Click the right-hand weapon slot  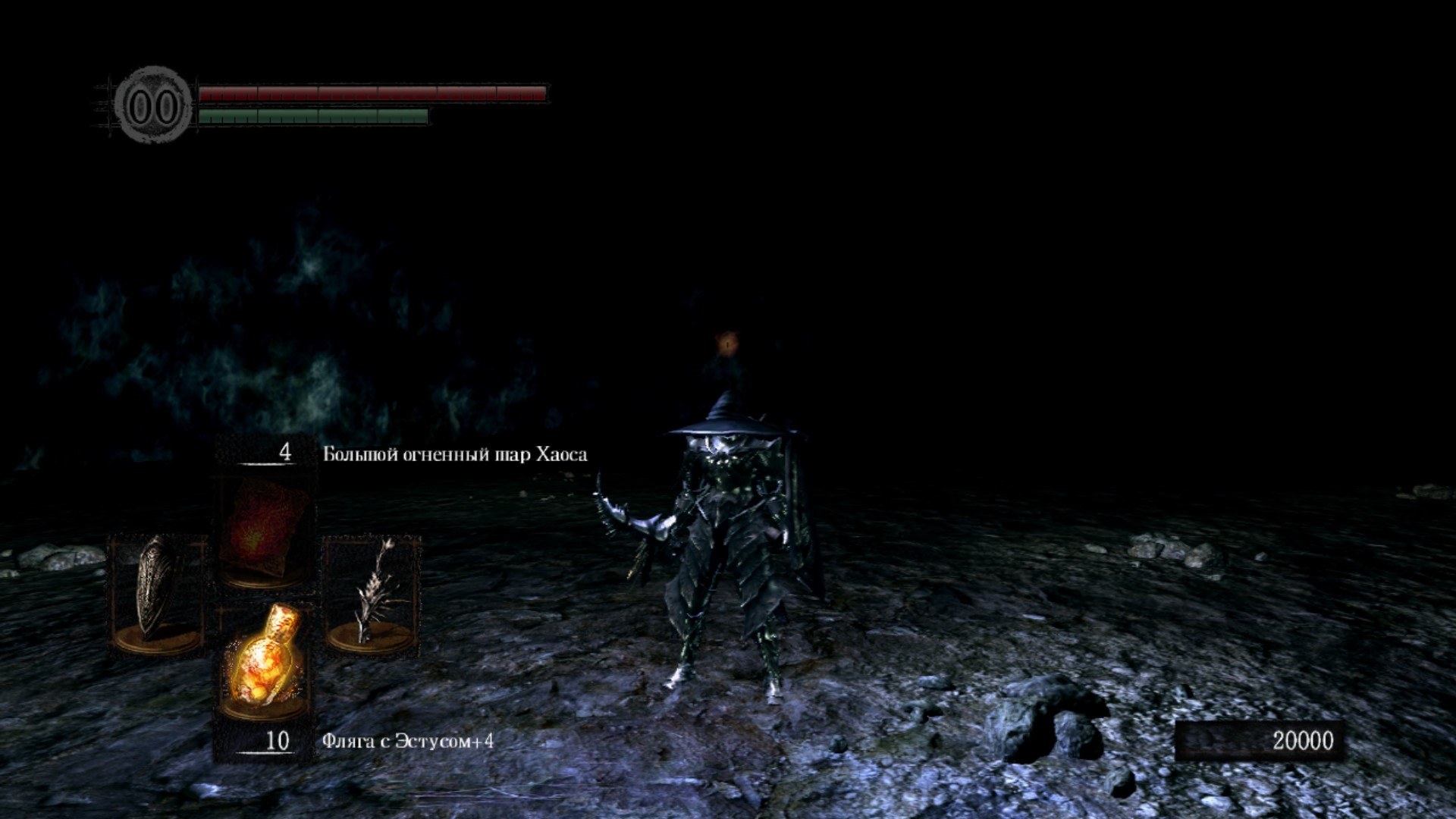tap(372, 593)
